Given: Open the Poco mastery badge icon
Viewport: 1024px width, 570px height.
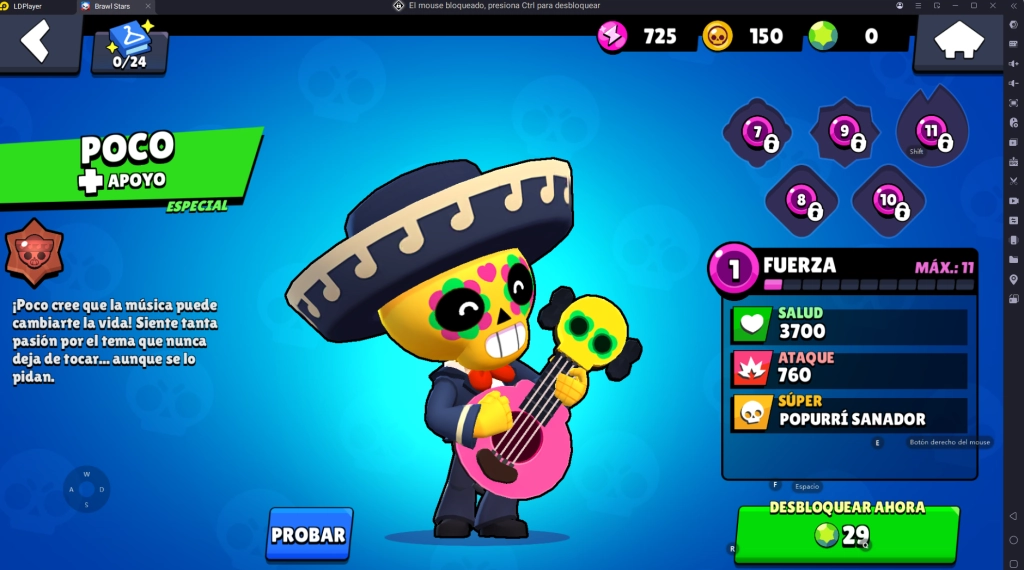Looking at the screenshot, I should pyautogui.click(x=34, y=251).
